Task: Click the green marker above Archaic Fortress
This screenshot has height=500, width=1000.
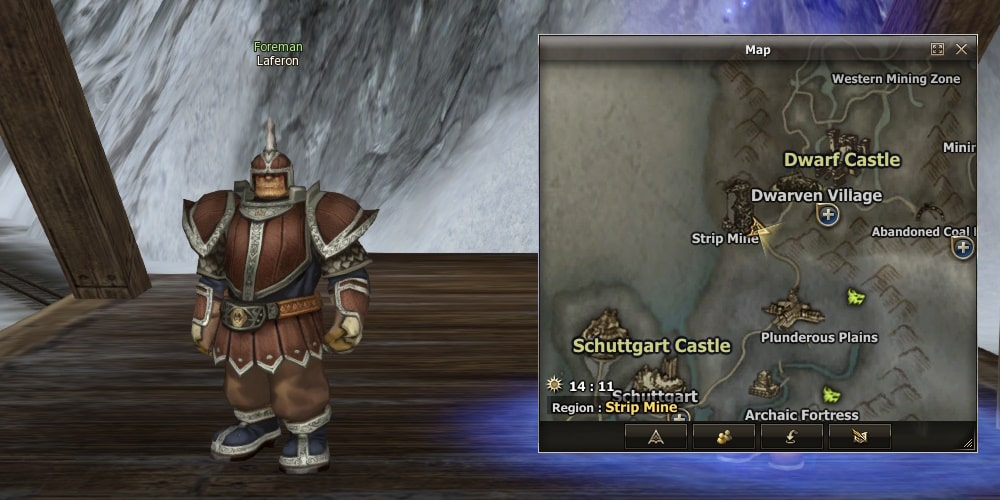Action: click(829, 393)
